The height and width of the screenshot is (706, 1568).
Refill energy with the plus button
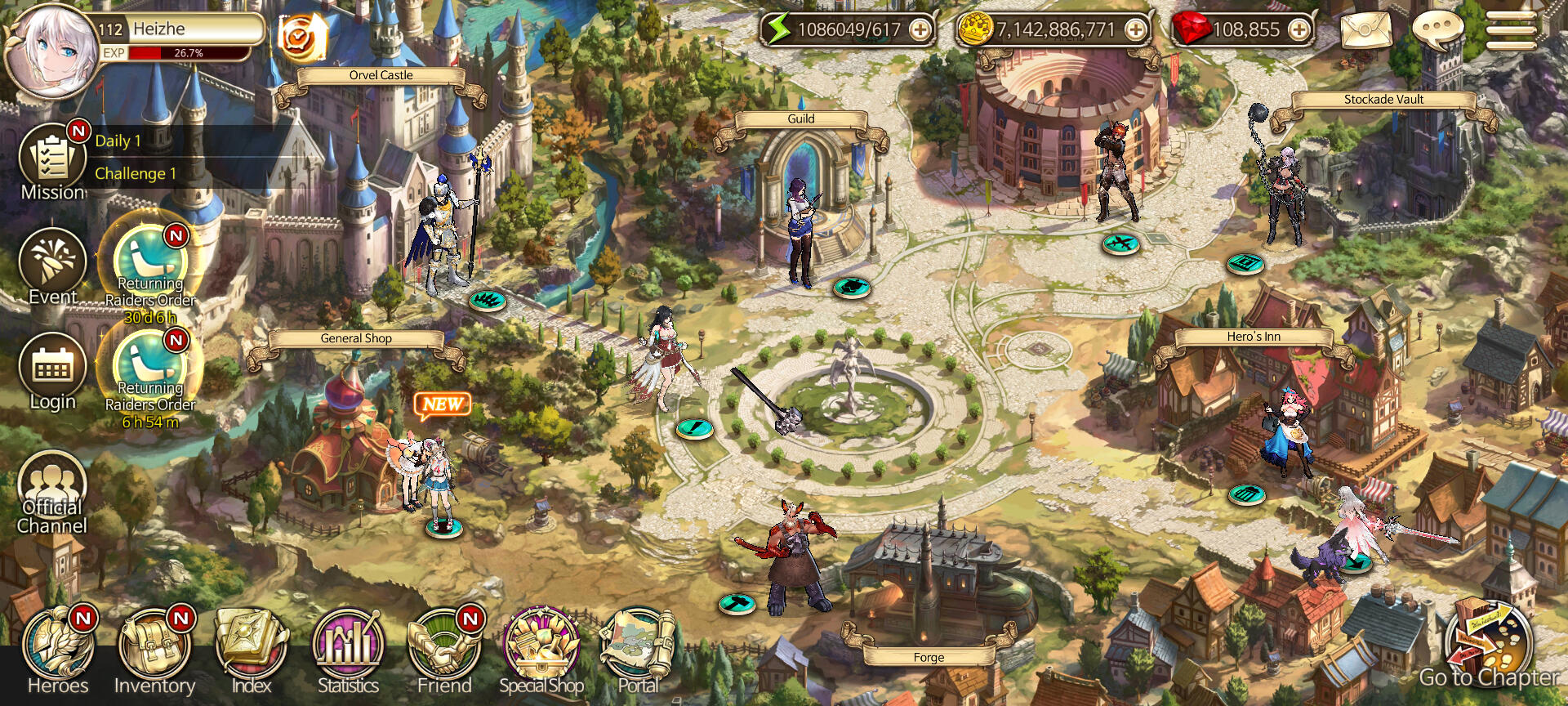[x=920, y=30]
